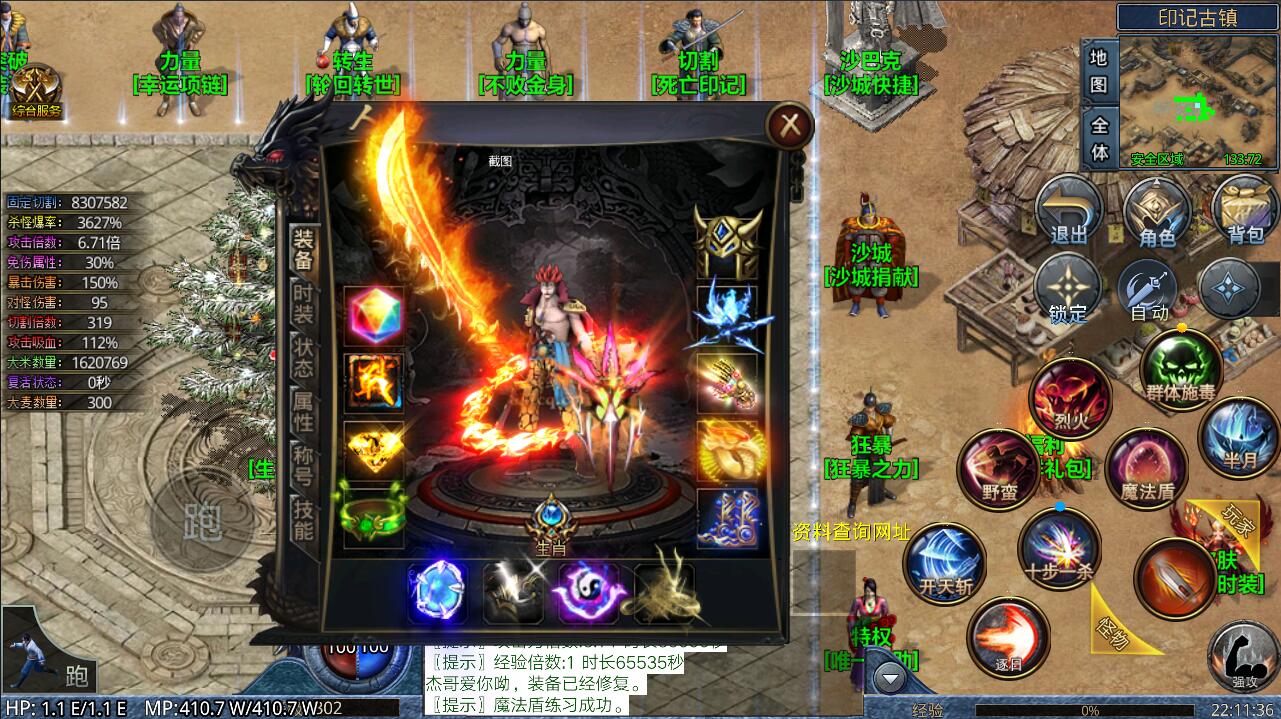Open the 背包 backpack

pyautogui.click(x=1245, y=212)
